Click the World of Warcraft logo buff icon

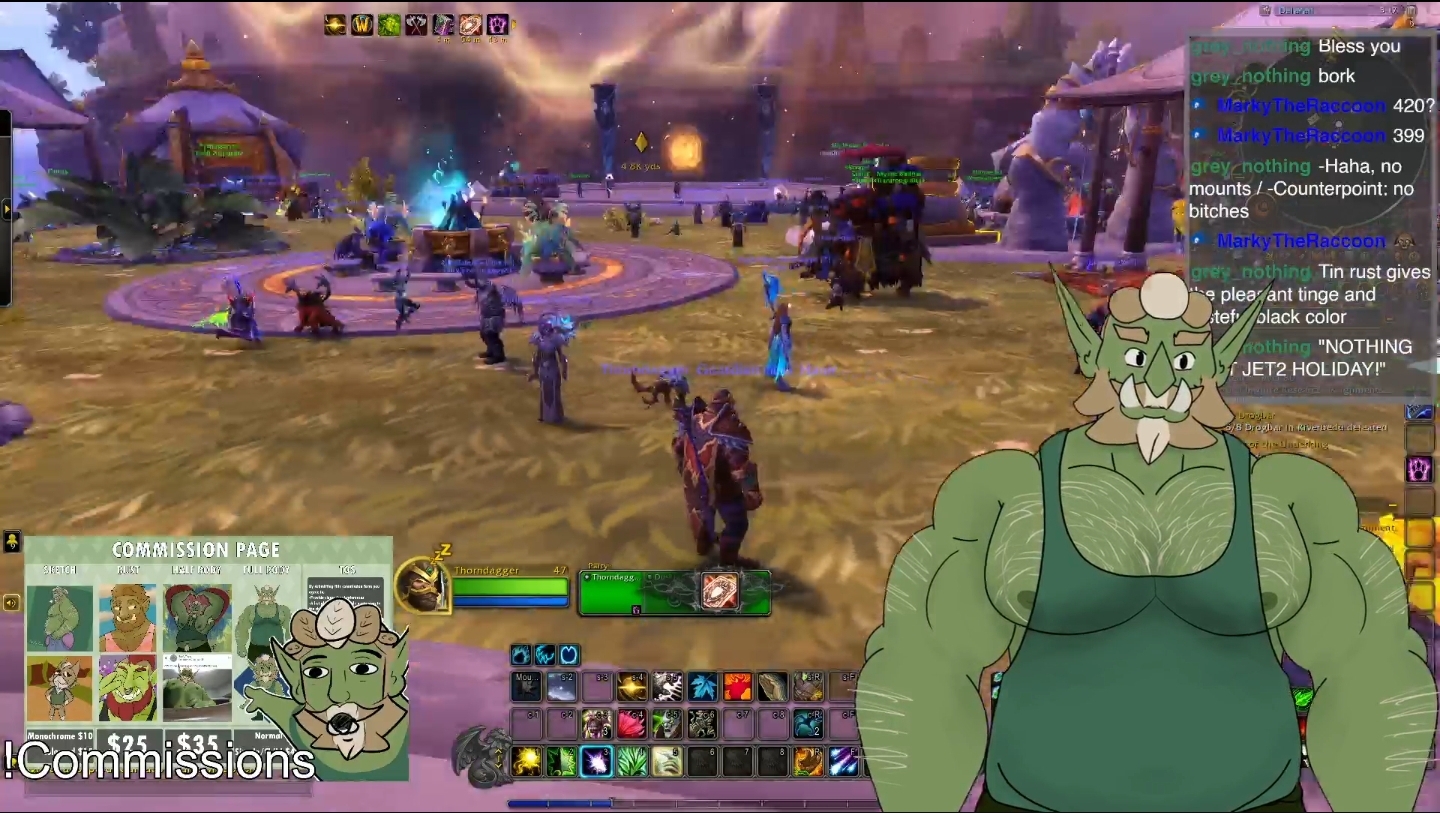(363, 25)
